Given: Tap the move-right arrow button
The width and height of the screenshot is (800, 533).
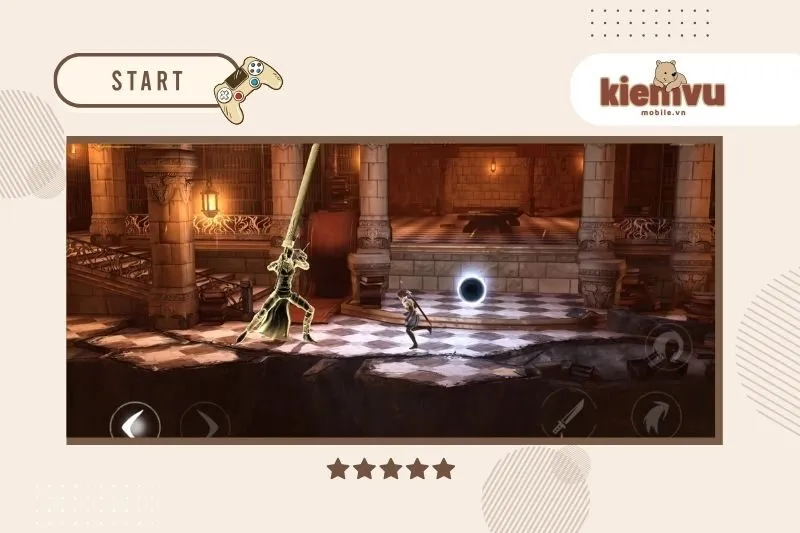Looking at the screenshot, I should (x=205, y=421).
